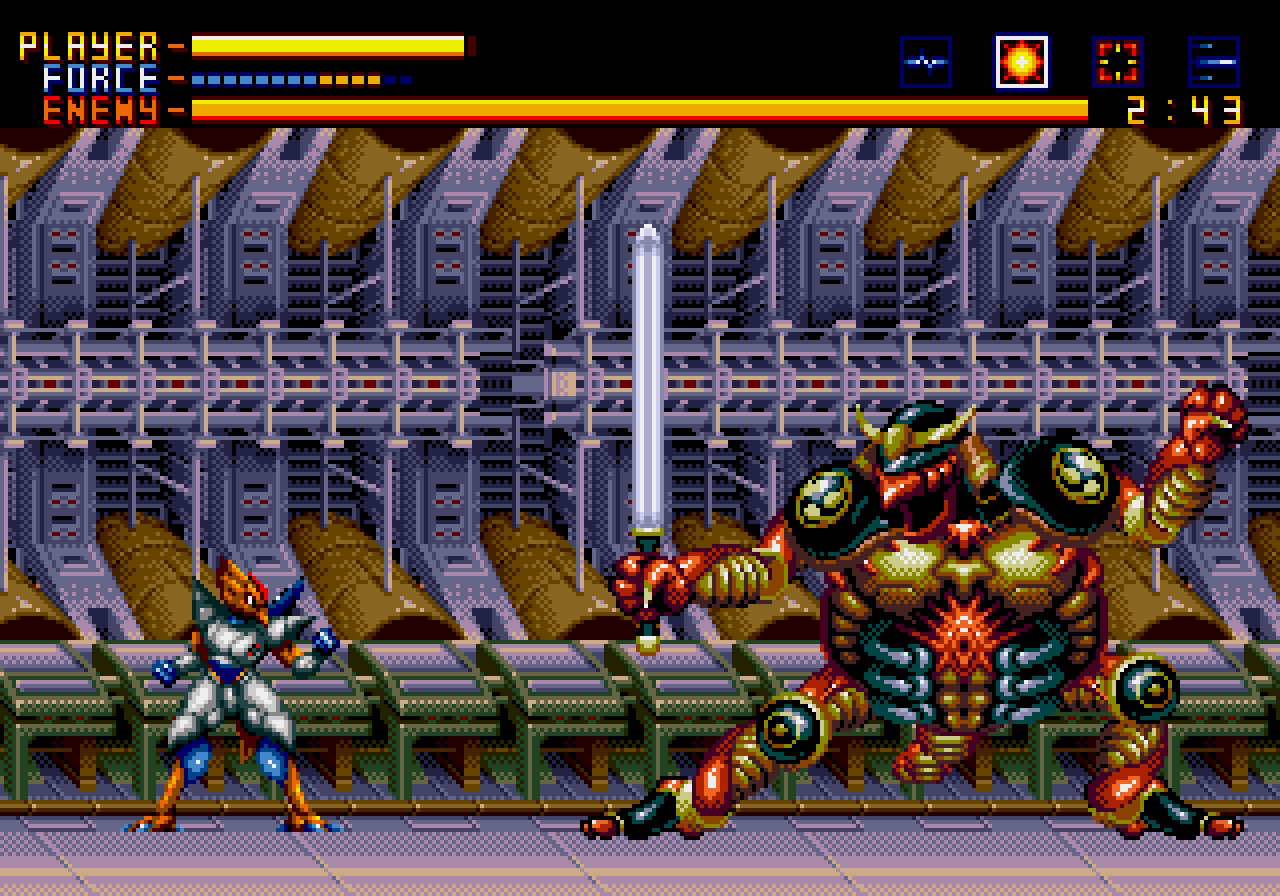
Task: Select the blue wave-line weapon icon
Action: pyautogui.click(x=925, y=62)
